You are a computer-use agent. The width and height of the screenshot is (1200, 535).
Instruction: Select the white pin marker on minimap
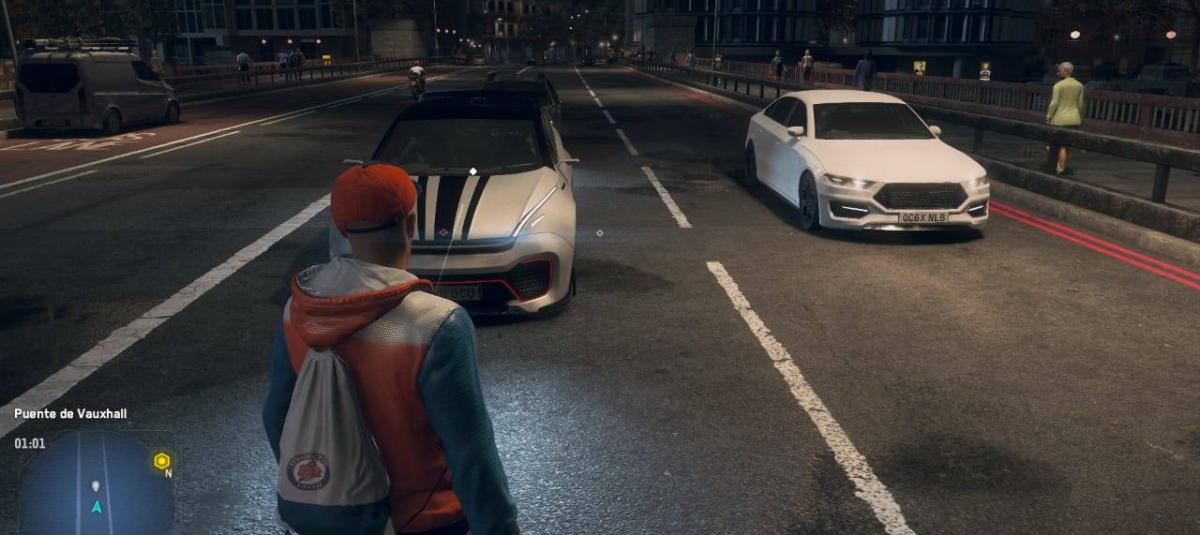pyautogui.click(x=96, y=486)
